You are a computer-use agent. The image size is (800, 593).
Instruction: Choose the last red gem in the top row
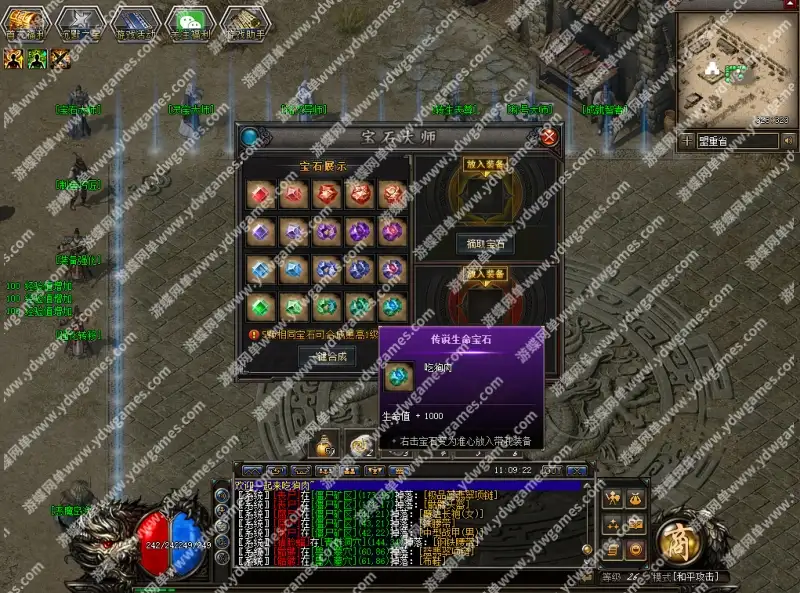point(391,195)
